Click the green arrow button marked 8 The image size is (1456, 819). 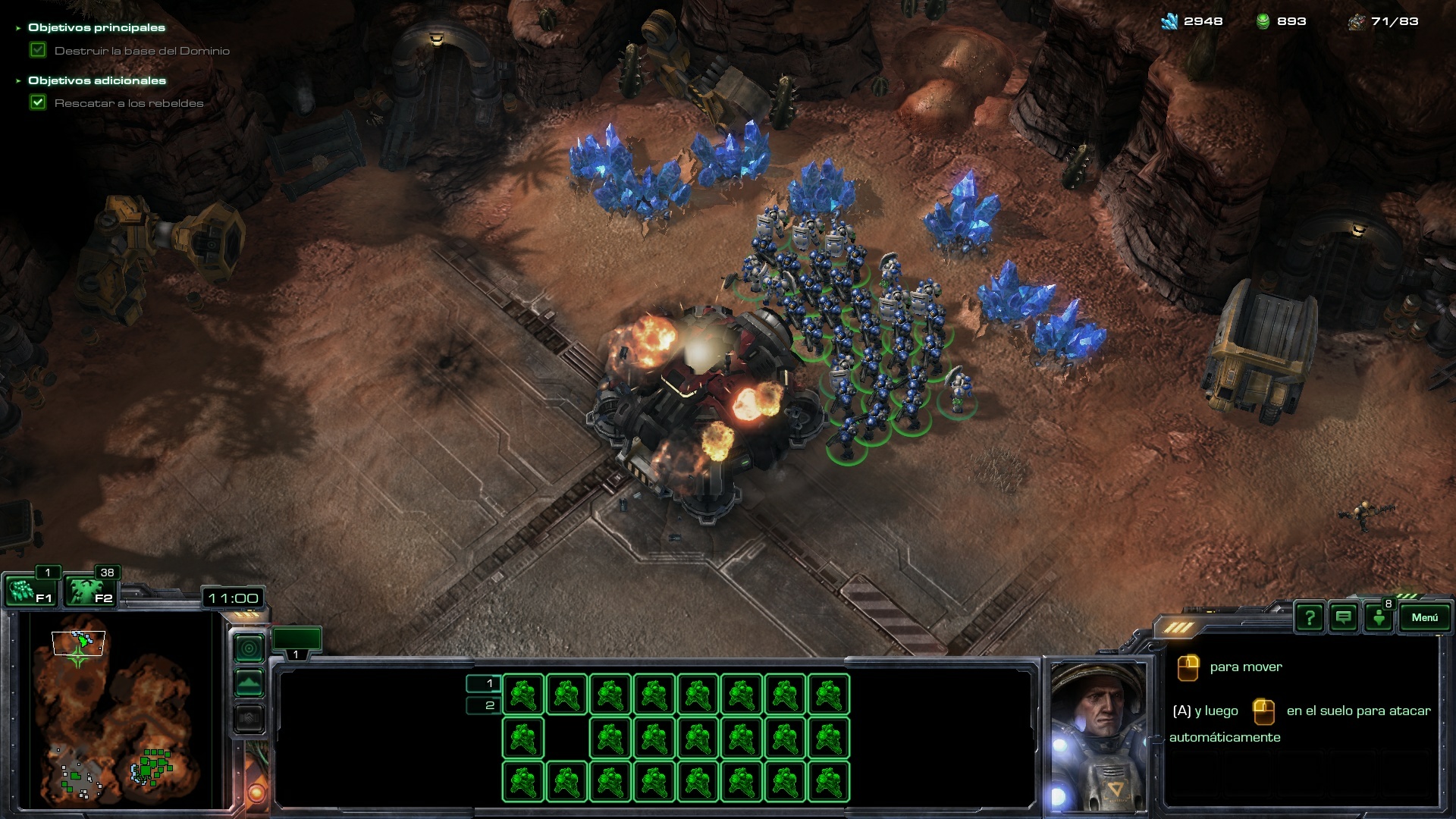[1379, 617]
